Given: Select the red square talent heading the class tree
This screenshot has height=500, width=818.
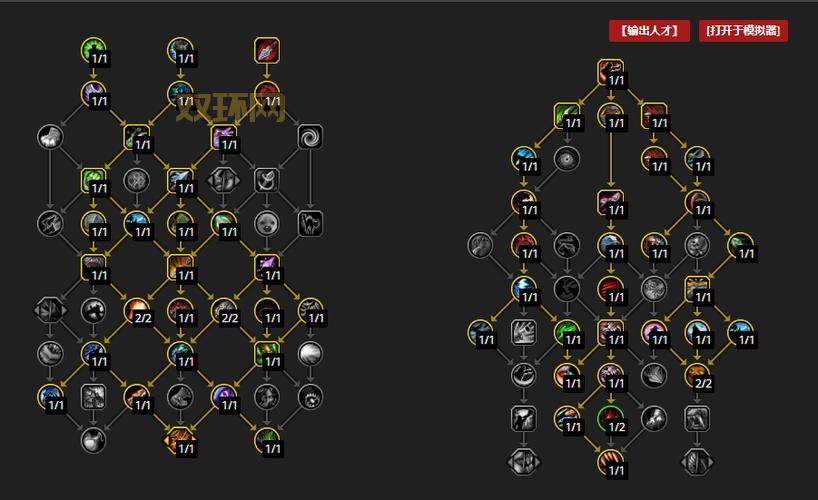Looking at the screenshot, I should click(267, 49).
